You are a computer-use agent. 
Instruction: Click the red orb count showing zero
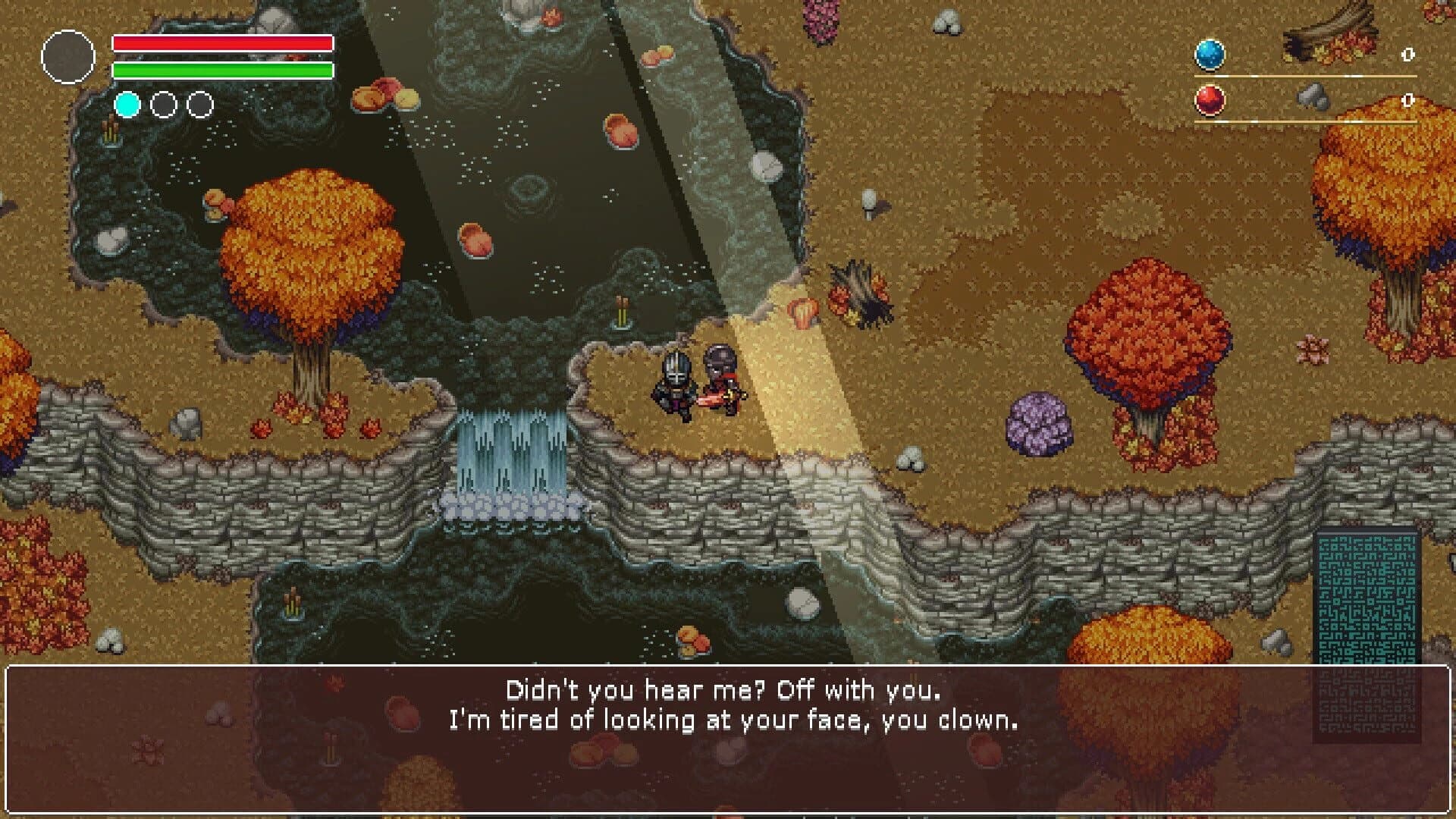[1409, 99]
